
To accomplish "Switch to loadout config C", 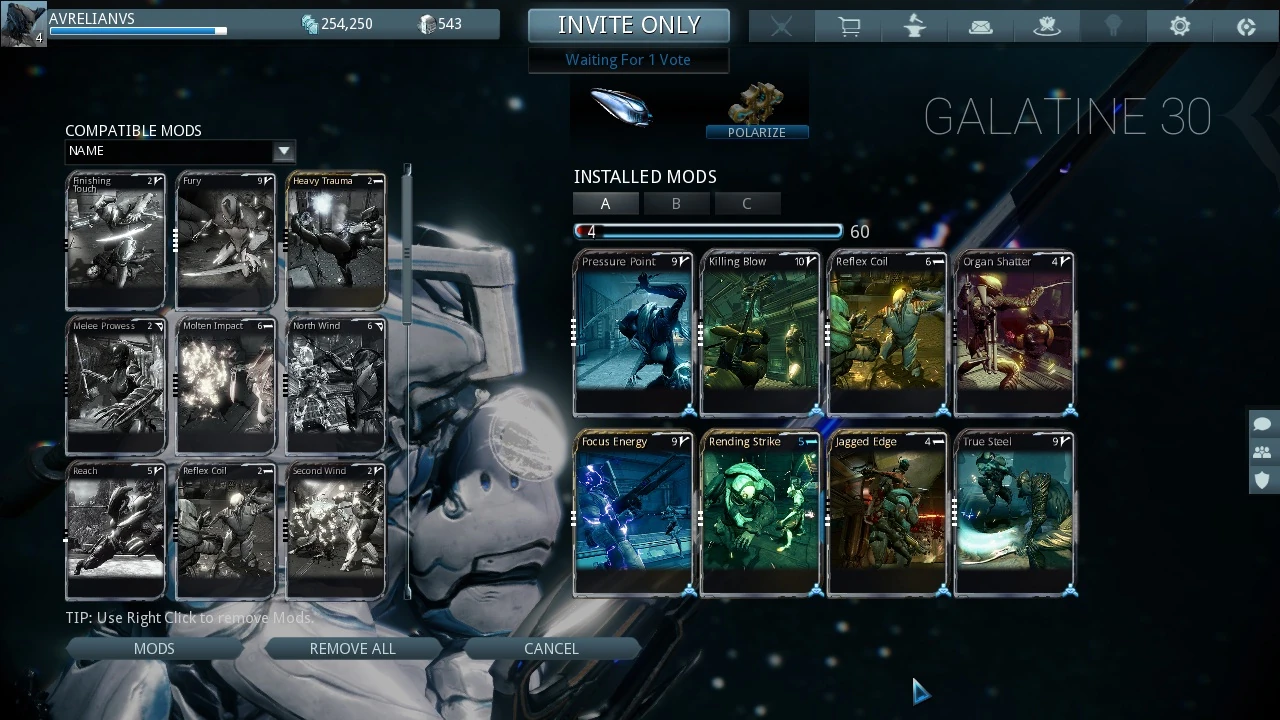I will tap(746, 204).
